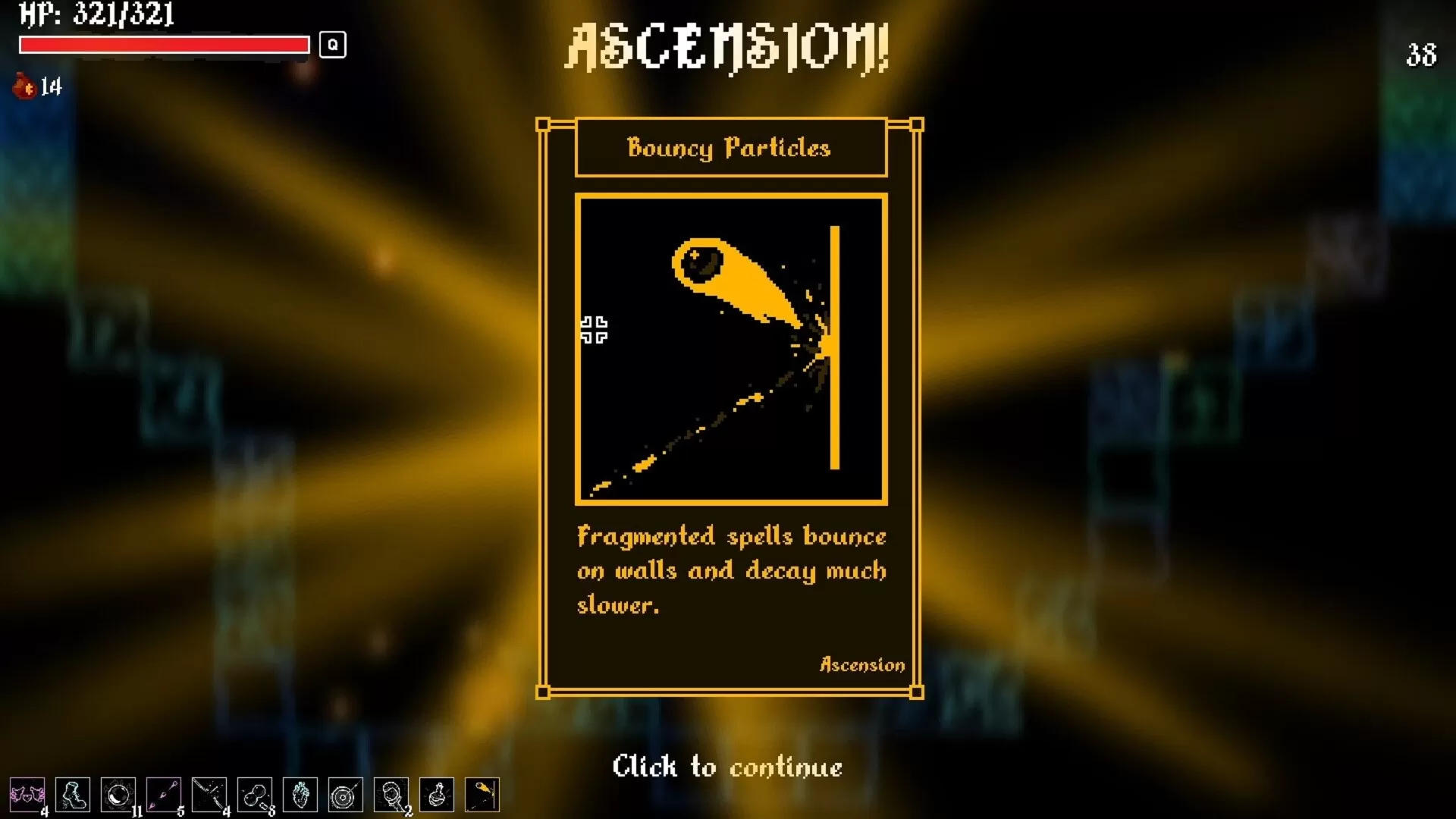The image size is (1456, 819).
Task: Click the potion flask upgrade icon
Action: click(437, 795)
